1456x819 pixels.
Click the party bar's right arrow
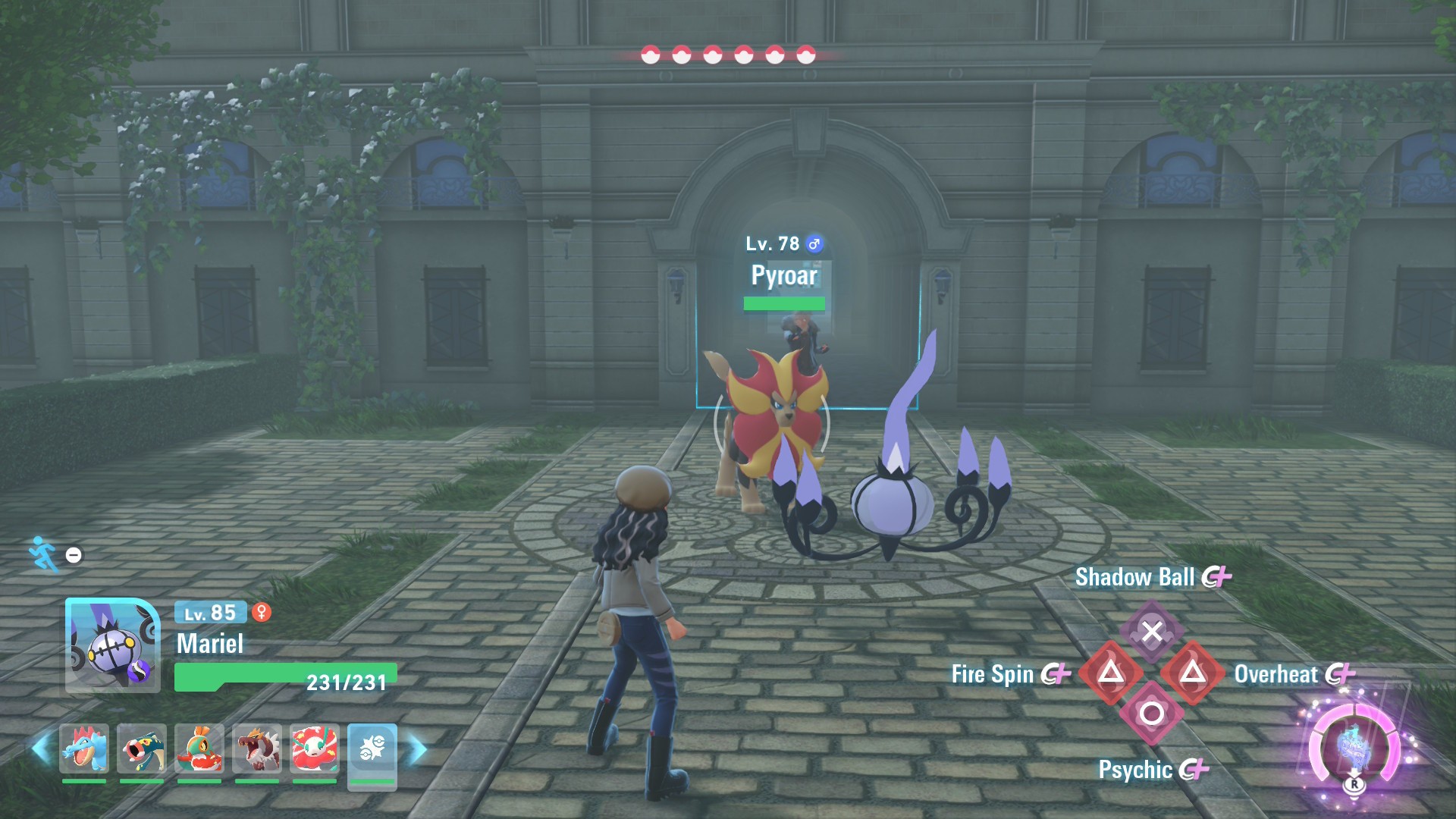tap(418, 749)
